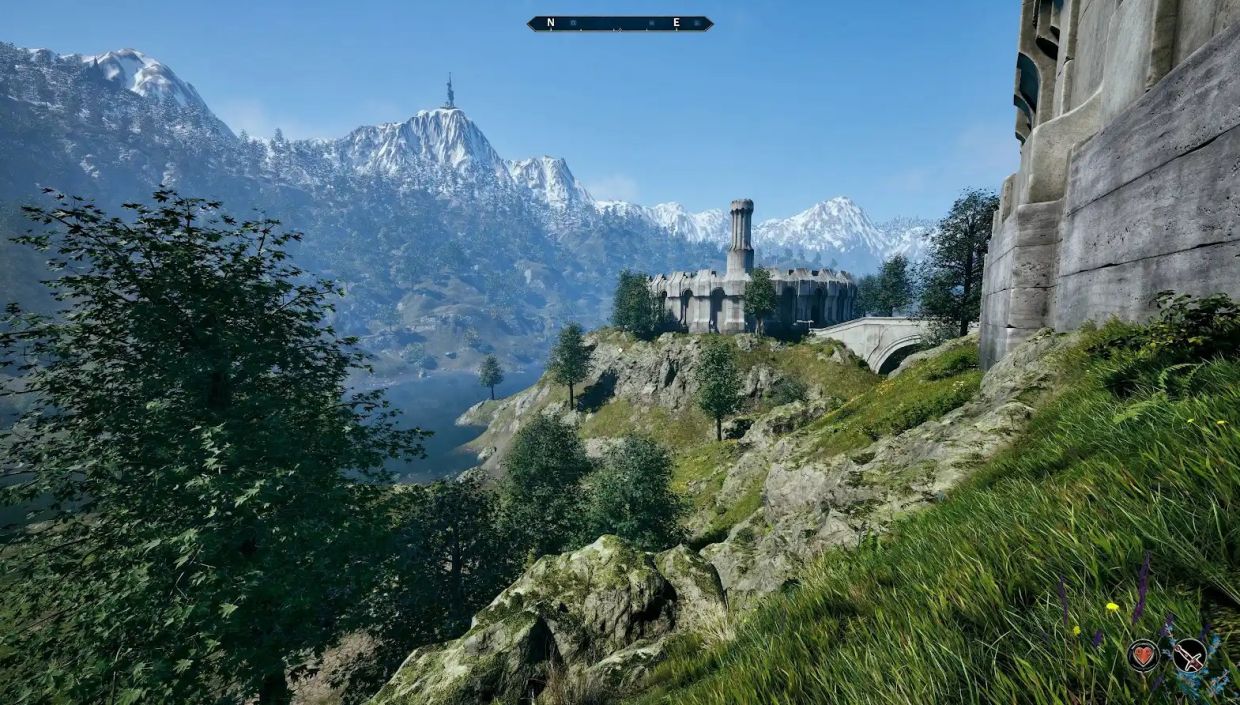
Task: Select the sword weapon icon
Action: coord(1189,655)
